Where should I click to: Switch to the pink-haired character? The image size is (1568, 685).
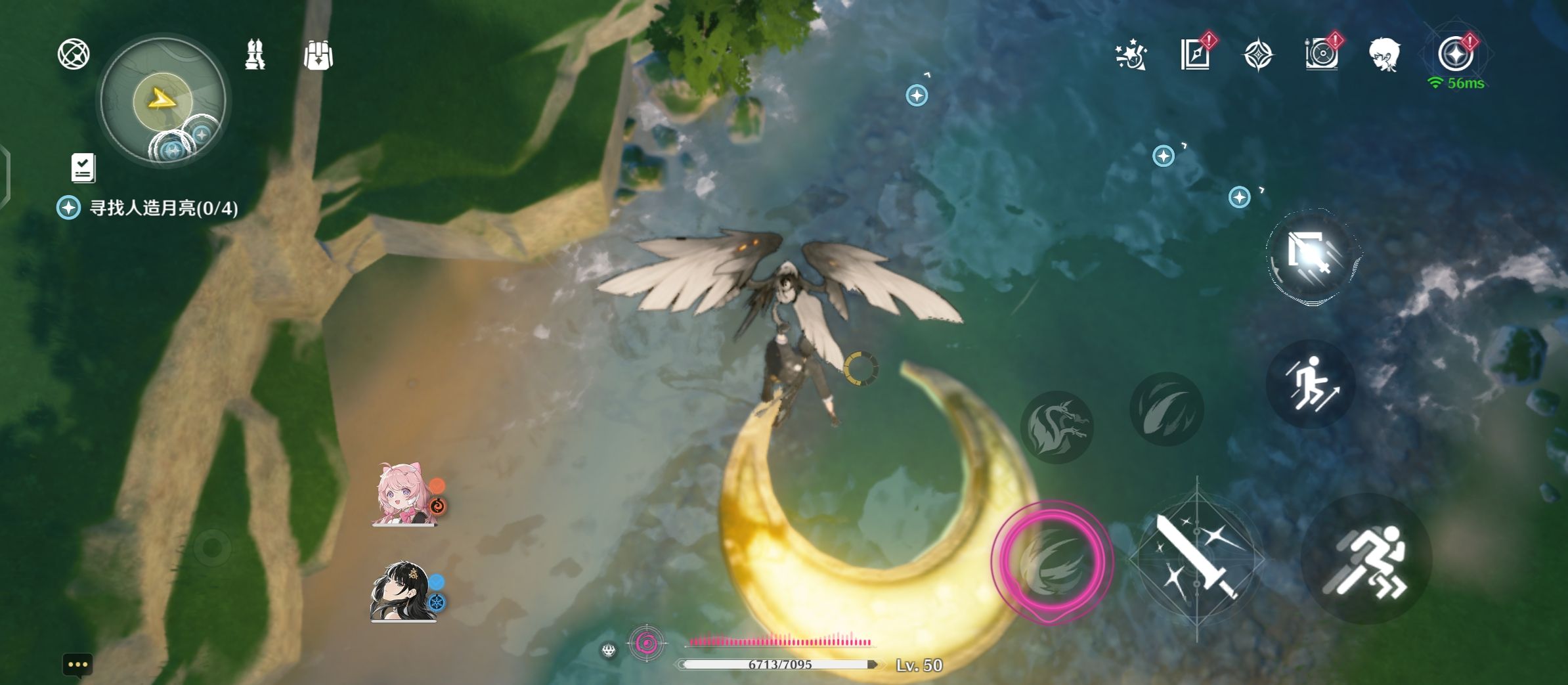tap(403, 495)
